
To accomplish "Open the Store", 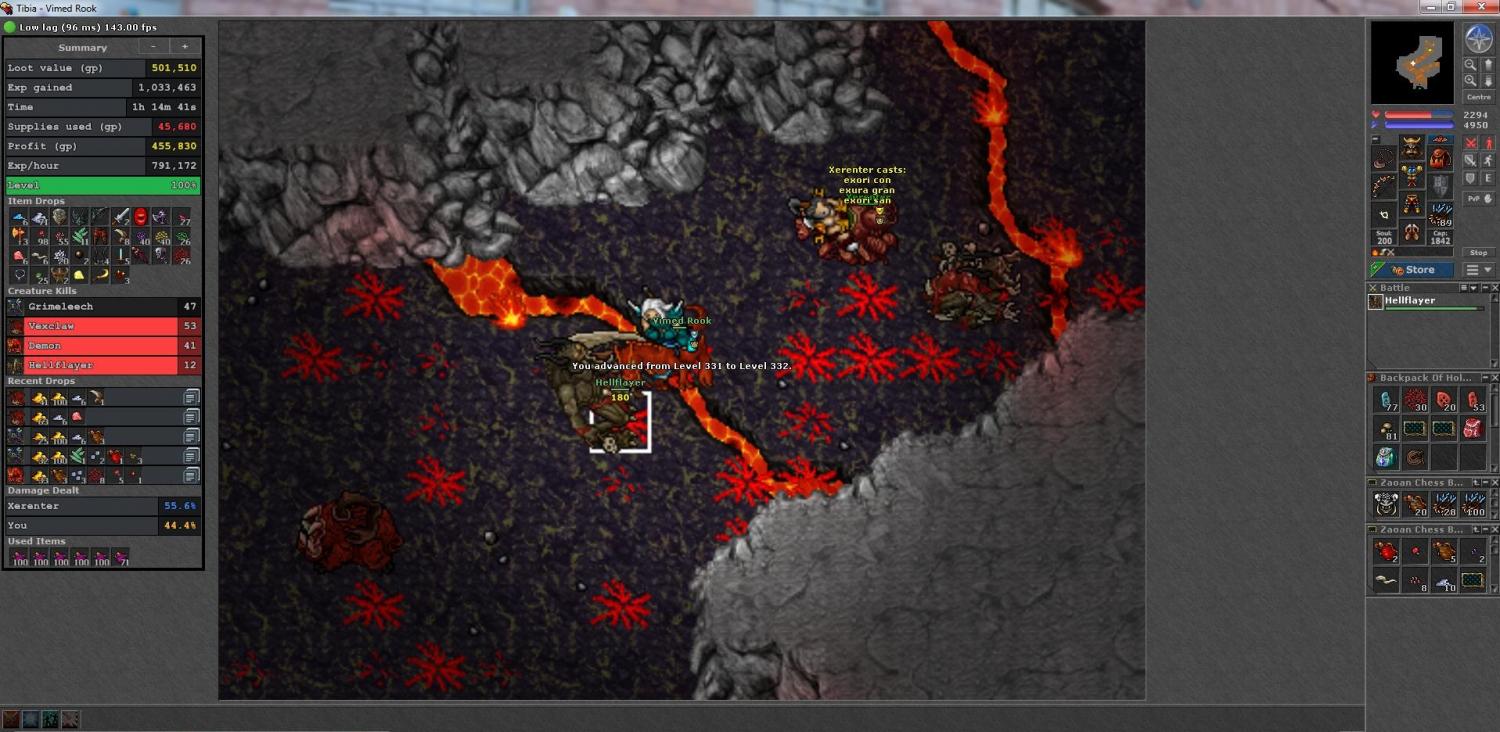I will click(x=1411, y=270).
